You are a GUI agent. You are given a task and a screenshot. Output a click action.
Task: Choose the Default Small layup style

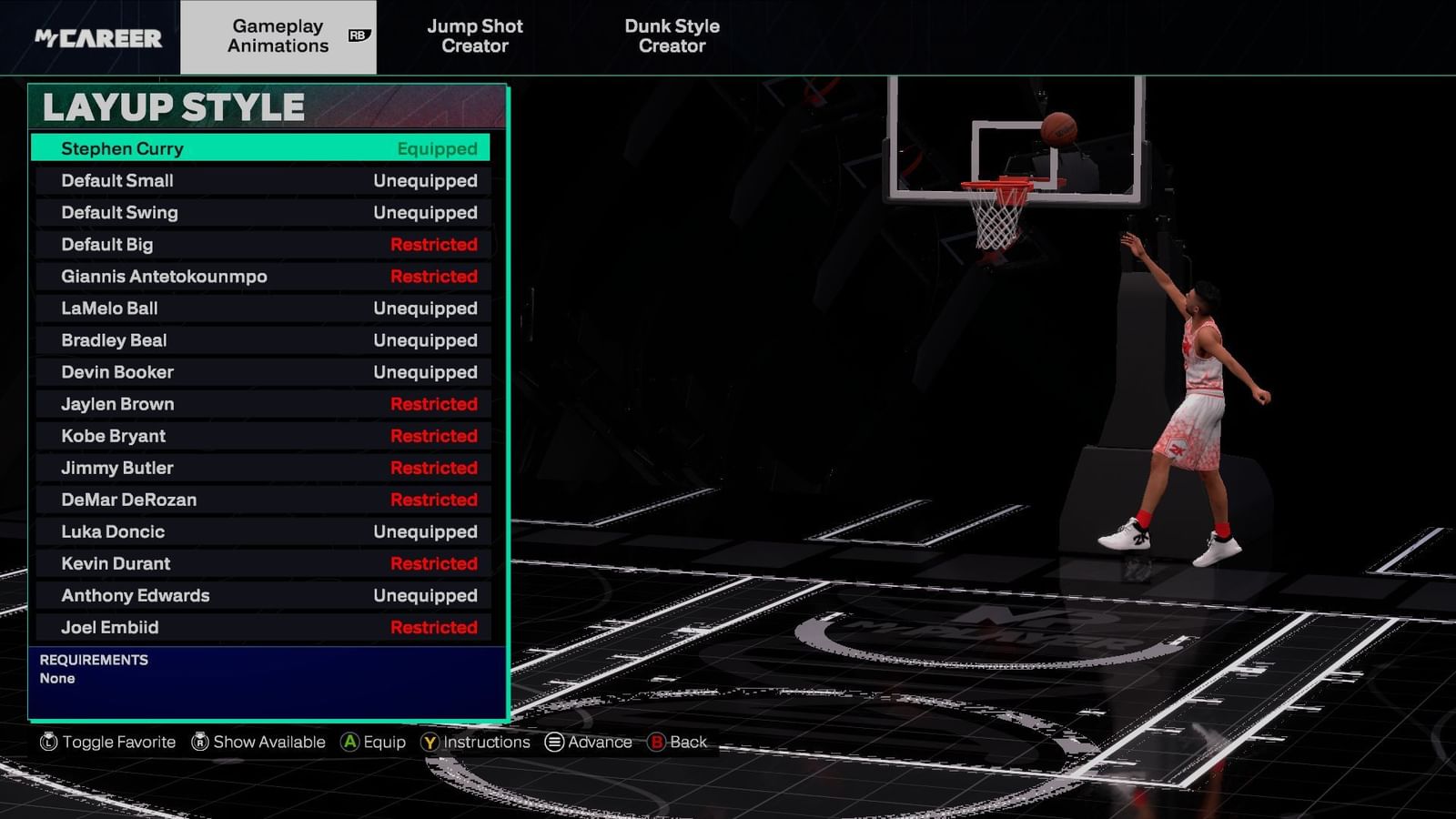point(264,180)
